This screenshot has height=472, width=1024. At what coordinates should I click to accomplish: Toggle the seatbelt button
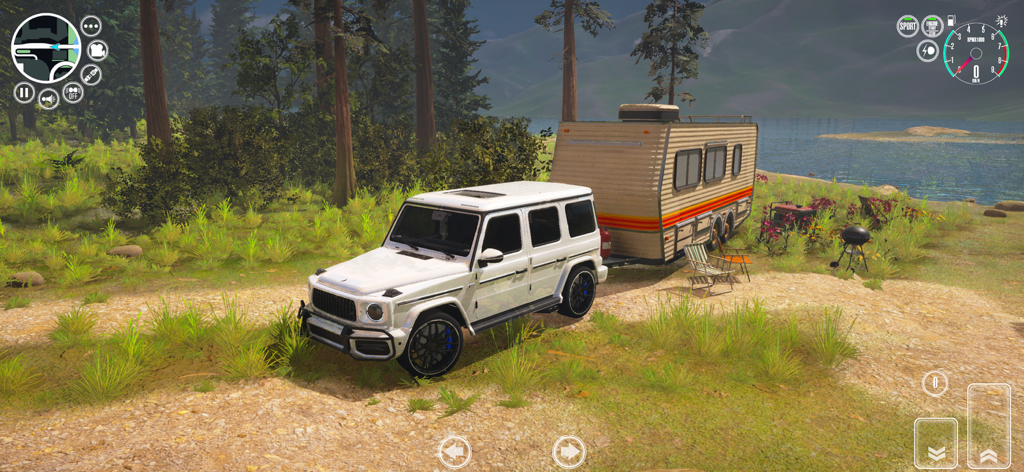[x=91, y=74]
